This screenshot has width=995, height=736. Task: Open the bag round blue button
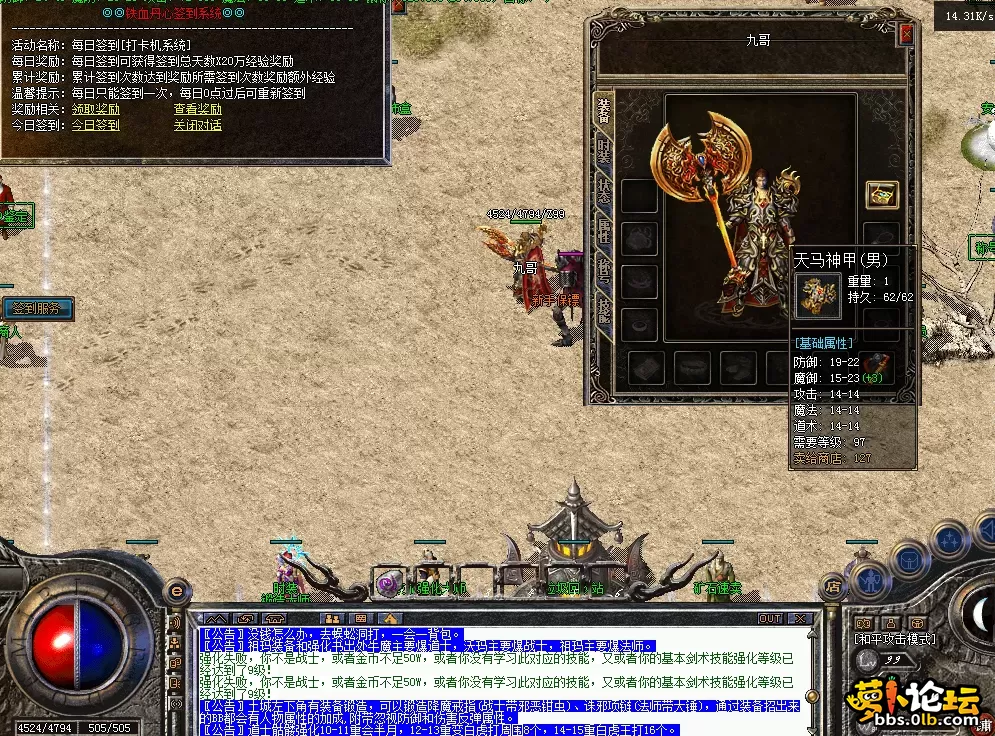[909, 558]
